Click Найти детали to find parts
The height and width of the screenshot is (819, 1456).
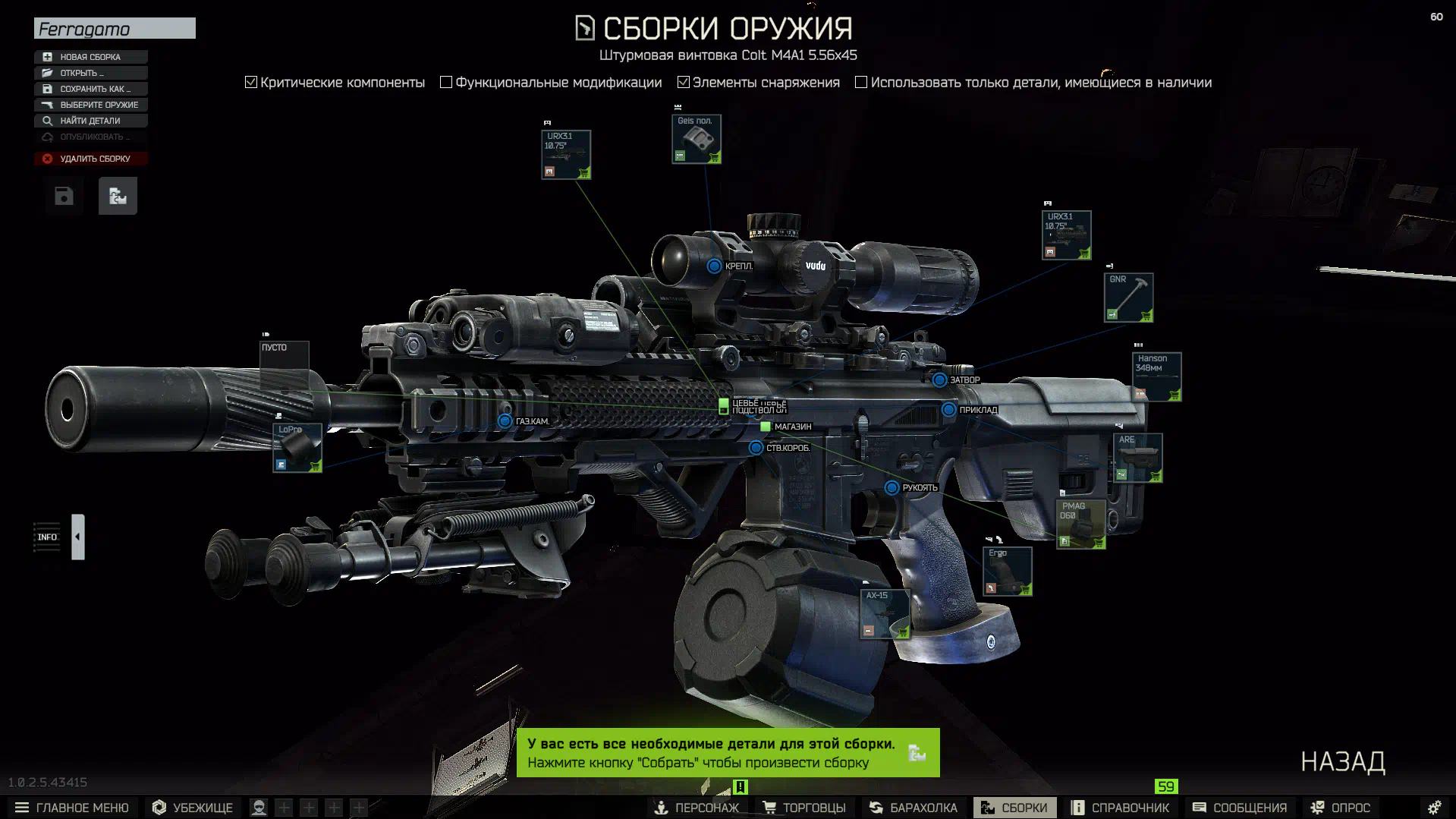coord(90,121)
